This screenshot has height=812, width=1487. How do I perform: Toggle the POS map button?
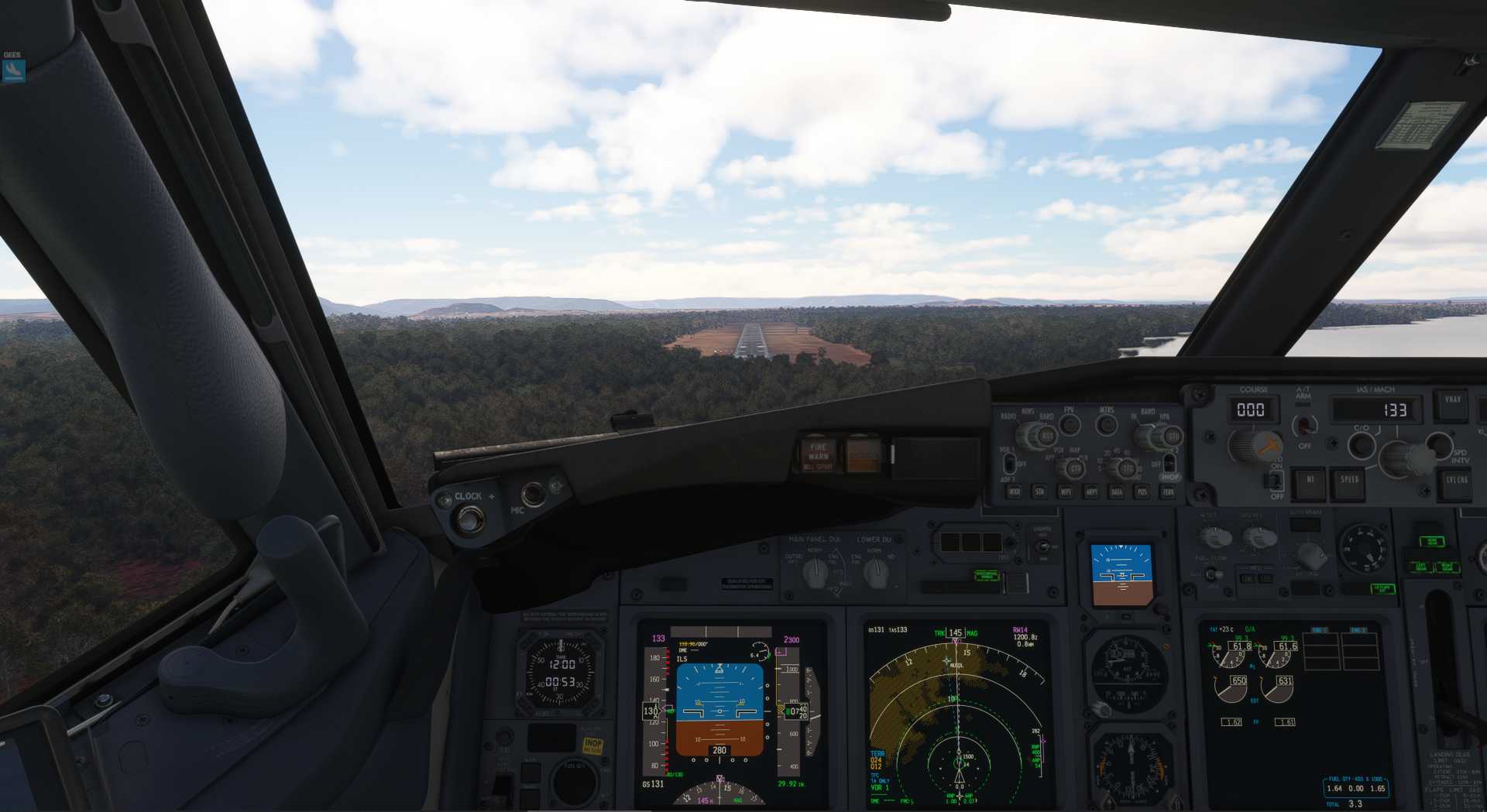click(1142, 492)
